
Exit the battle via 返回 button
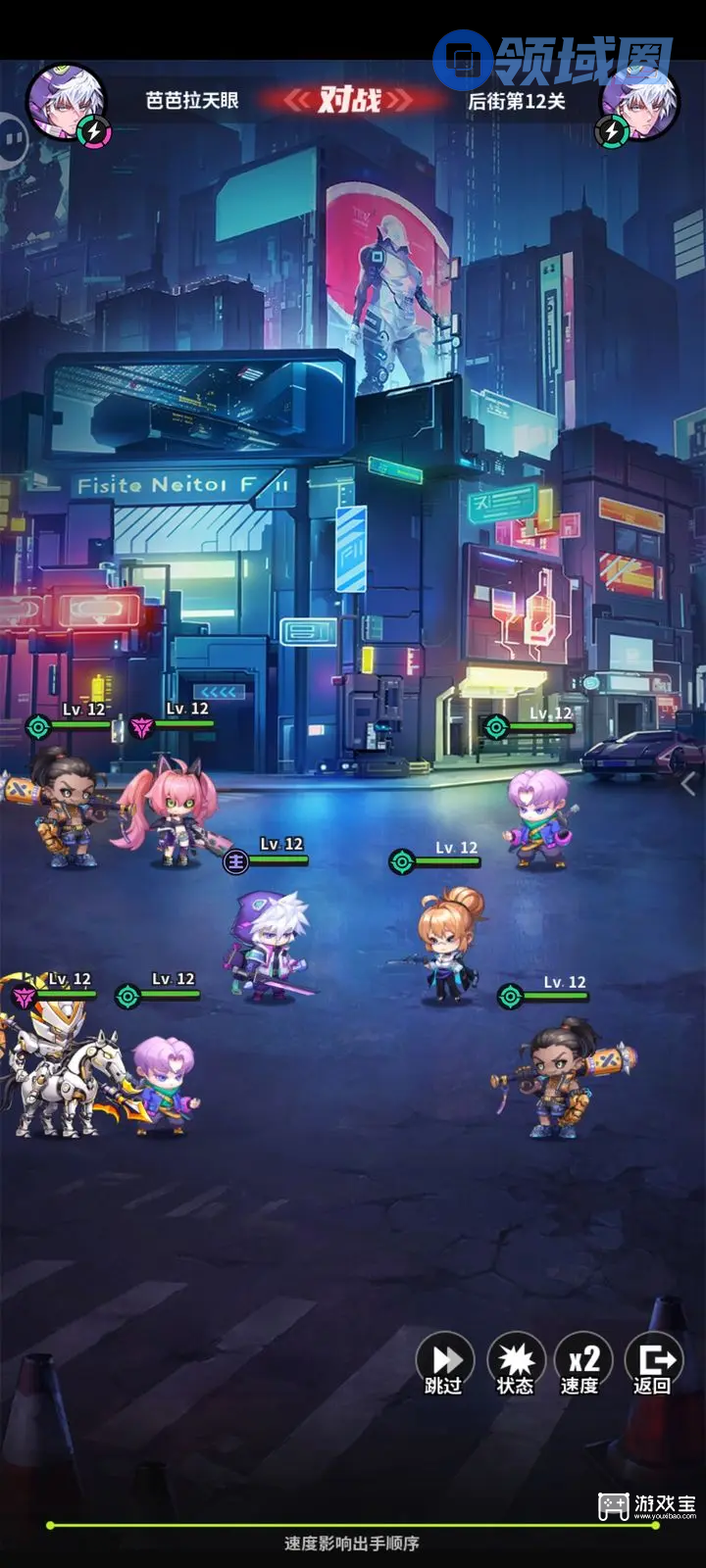[x=653, y=1362]
